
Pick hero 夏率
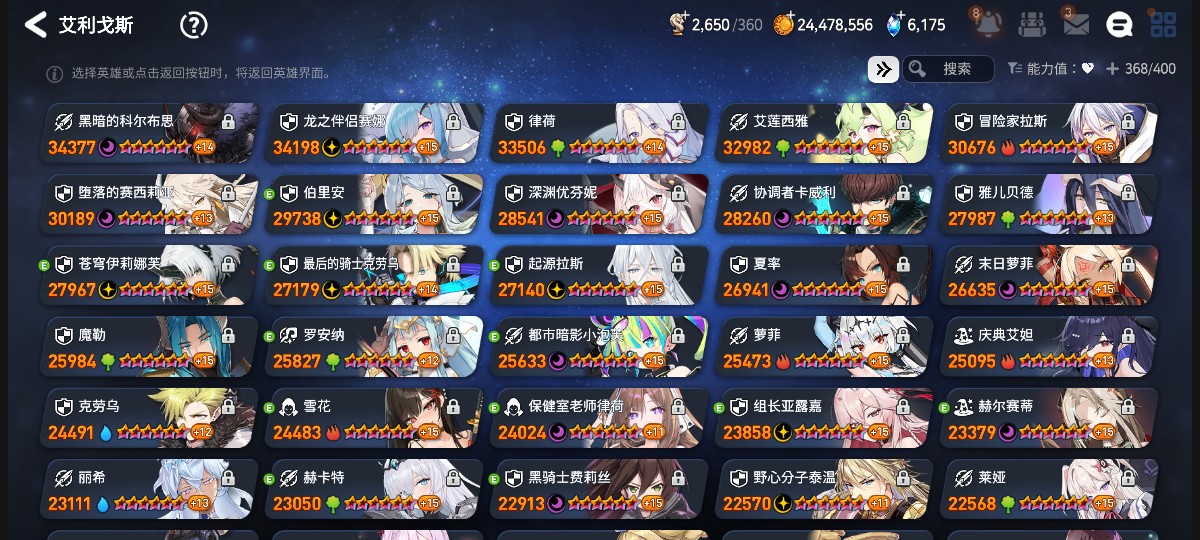[825, 275]
